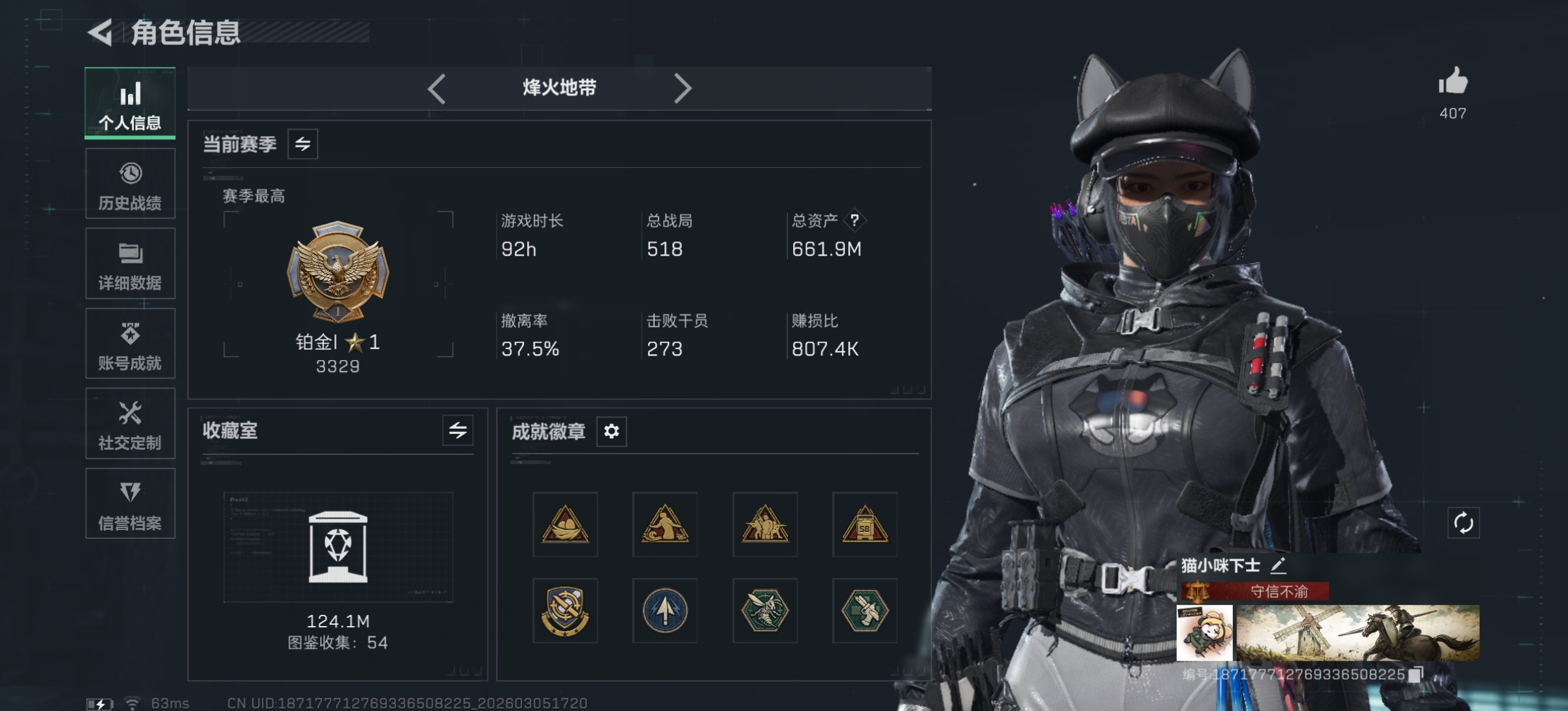Screen dimensions: 1568x711
Task: Show the 信誉档案 tab
Action: click(130, 504)
